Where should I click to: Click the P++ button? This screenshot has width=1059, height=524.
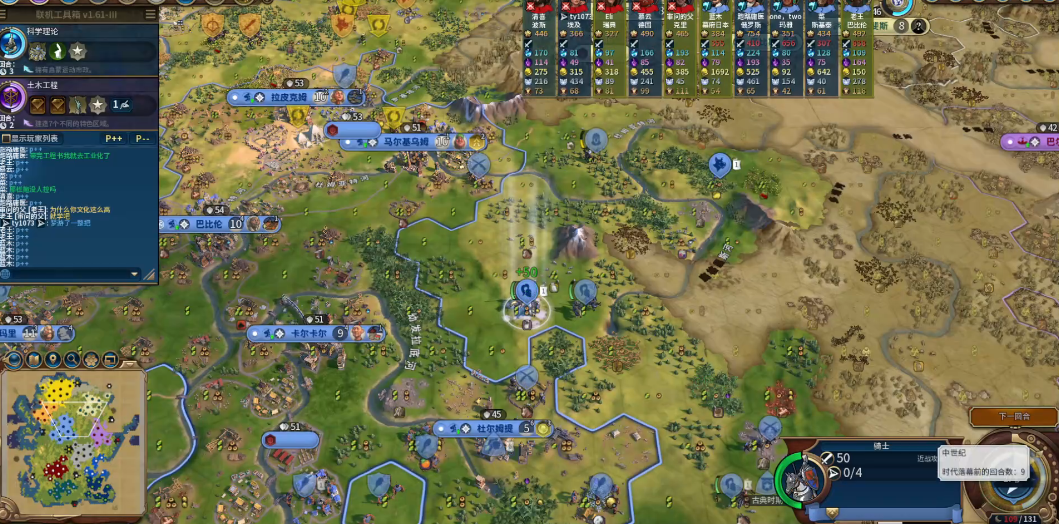click(x=114, y=138)
